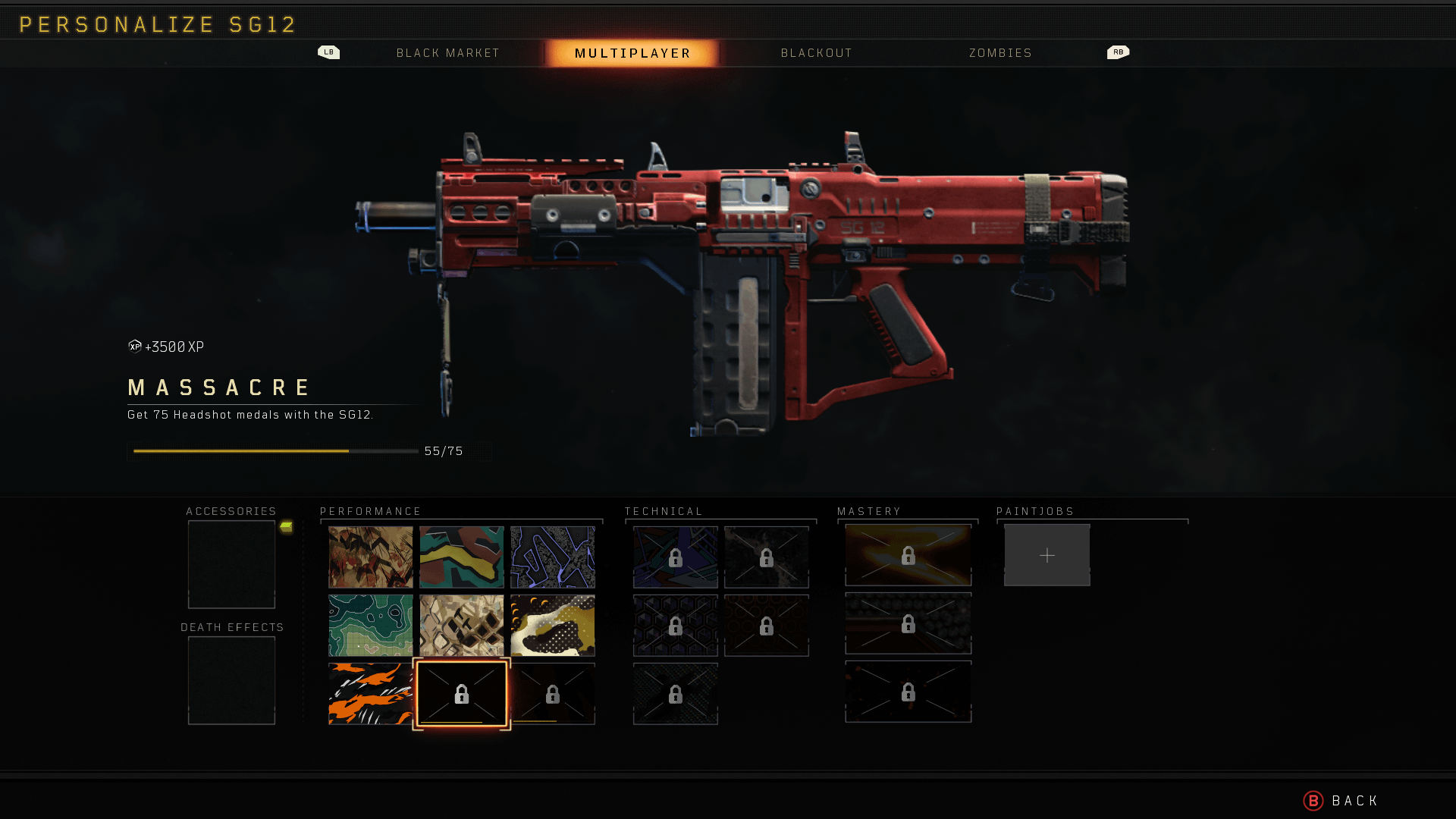Open the empty Death Effects slot
This screenshot has width=1456, height=819.
(x=231, y=680)
